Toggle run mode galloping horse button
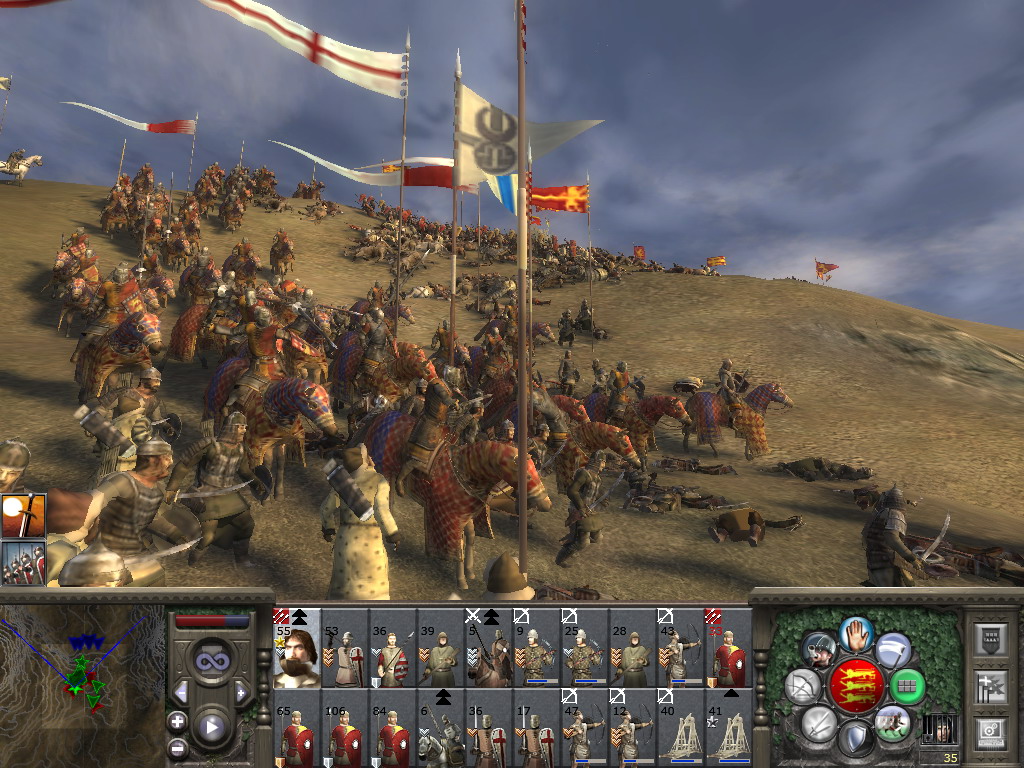Viewport: 1024px width, 768px height. (892, 722)
